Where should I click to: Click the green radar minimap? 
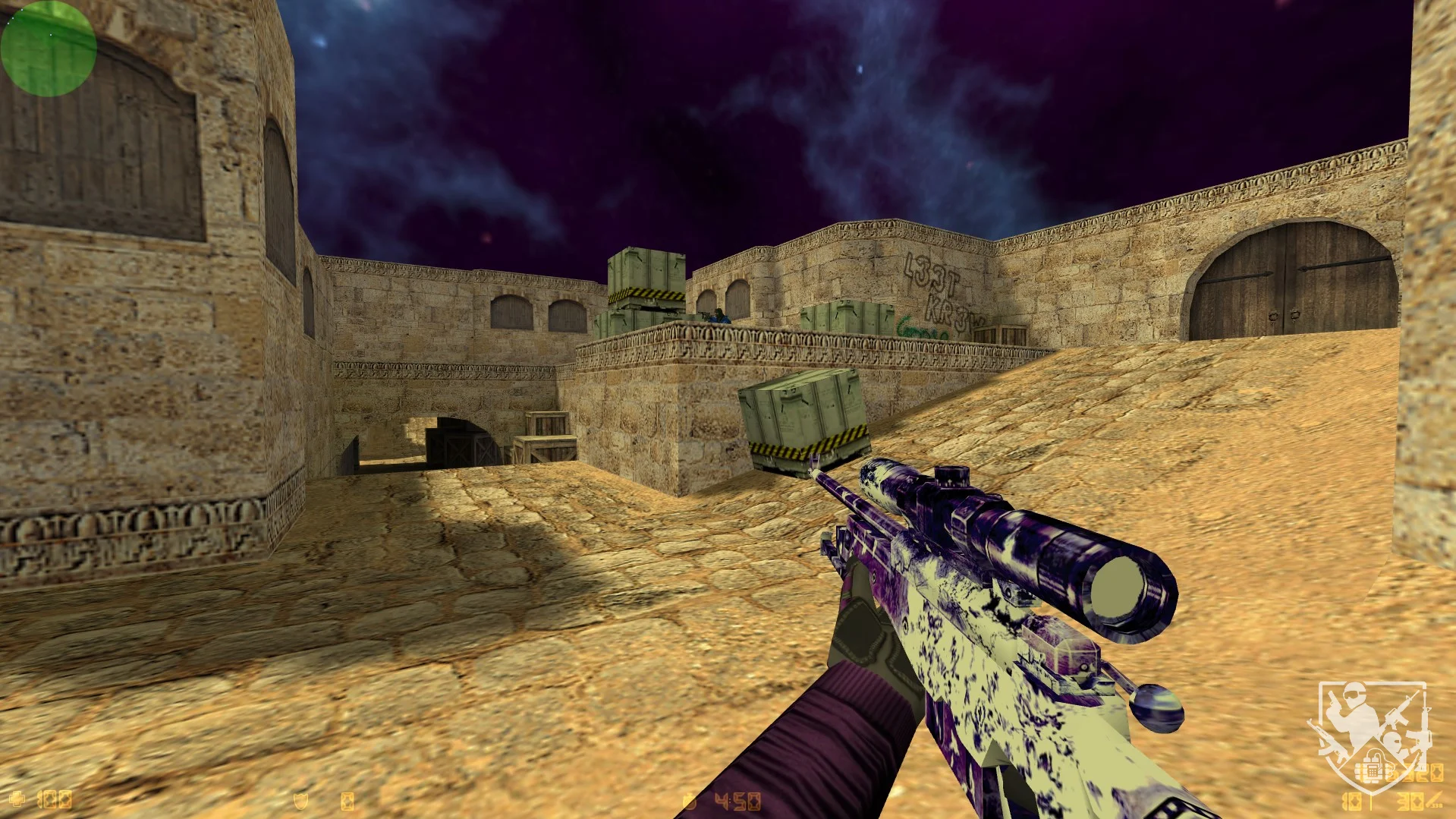click(x=48, y=48)
